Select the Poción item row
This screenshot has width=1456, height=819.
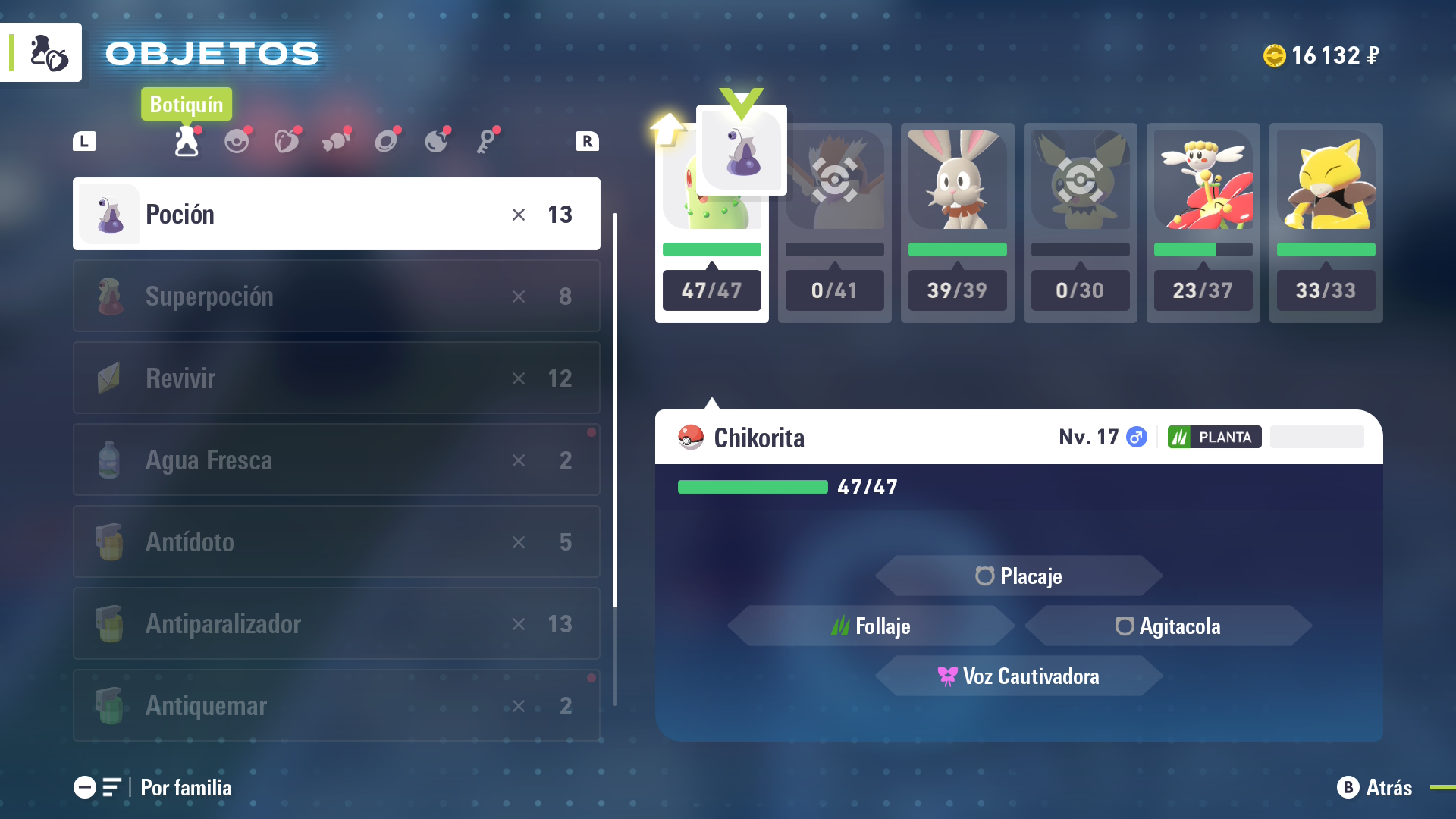336,214
